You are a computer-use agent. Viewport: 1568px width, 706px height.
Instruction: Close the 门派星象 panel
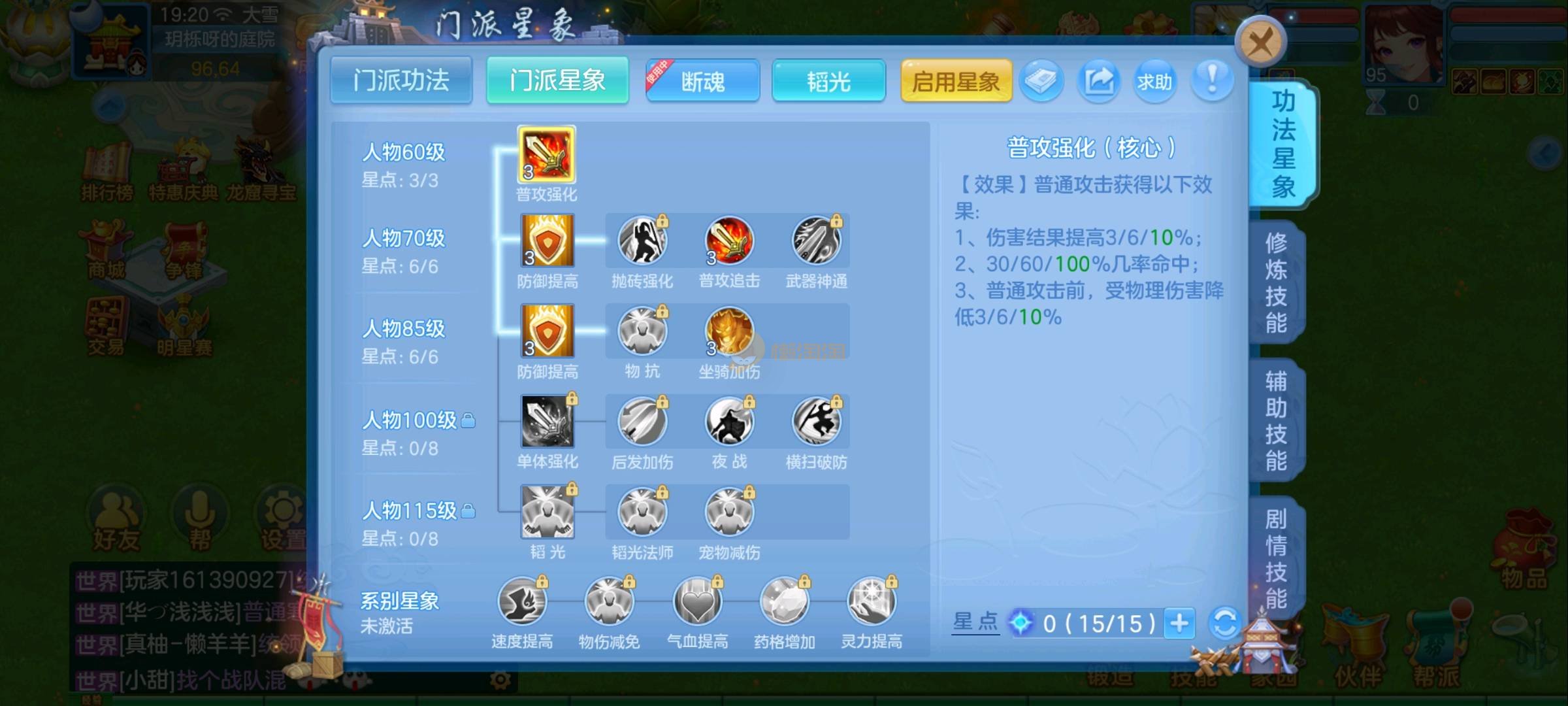(x=1260, y=43)
